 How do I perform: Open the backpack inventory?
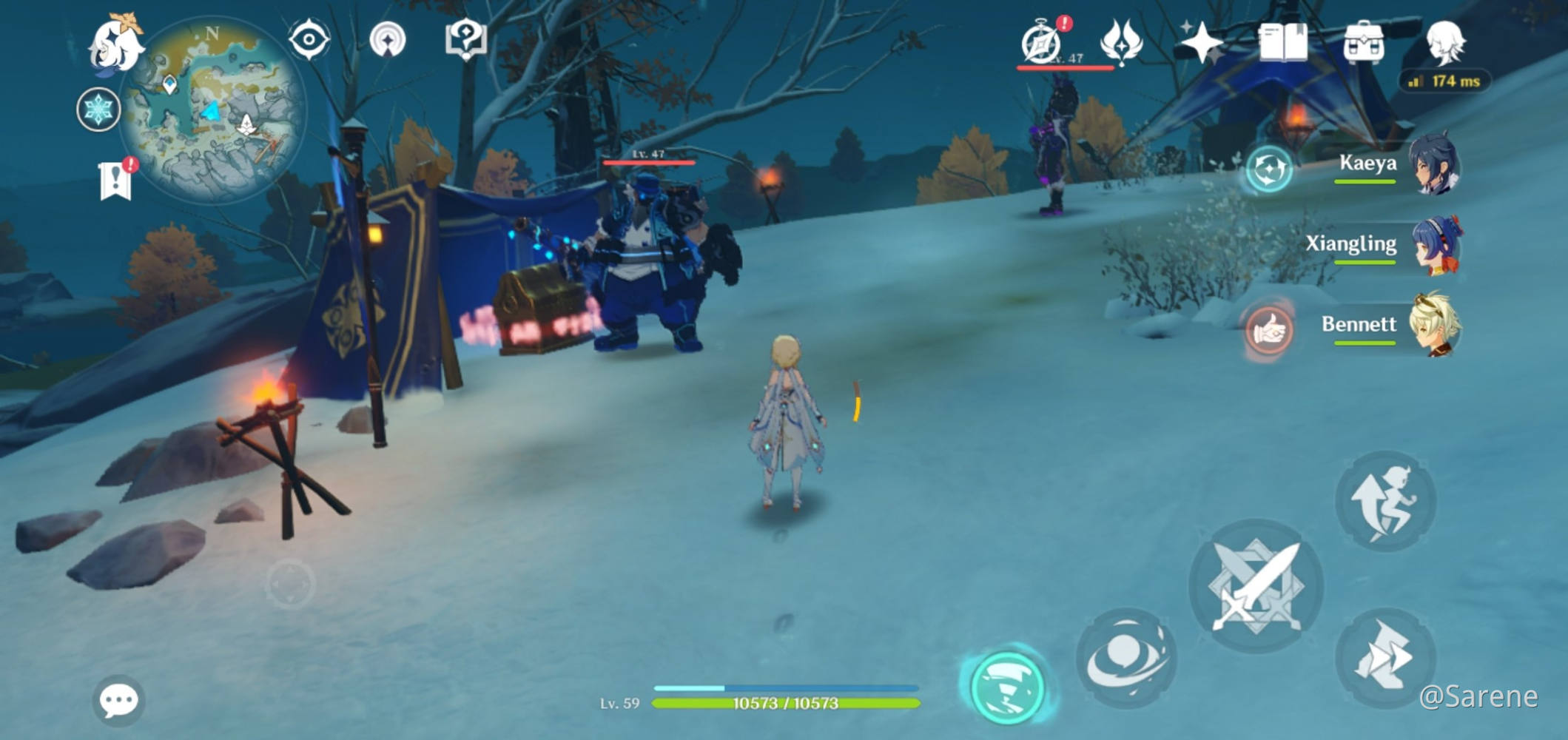pyautogui.click(x=1364, y=42)
